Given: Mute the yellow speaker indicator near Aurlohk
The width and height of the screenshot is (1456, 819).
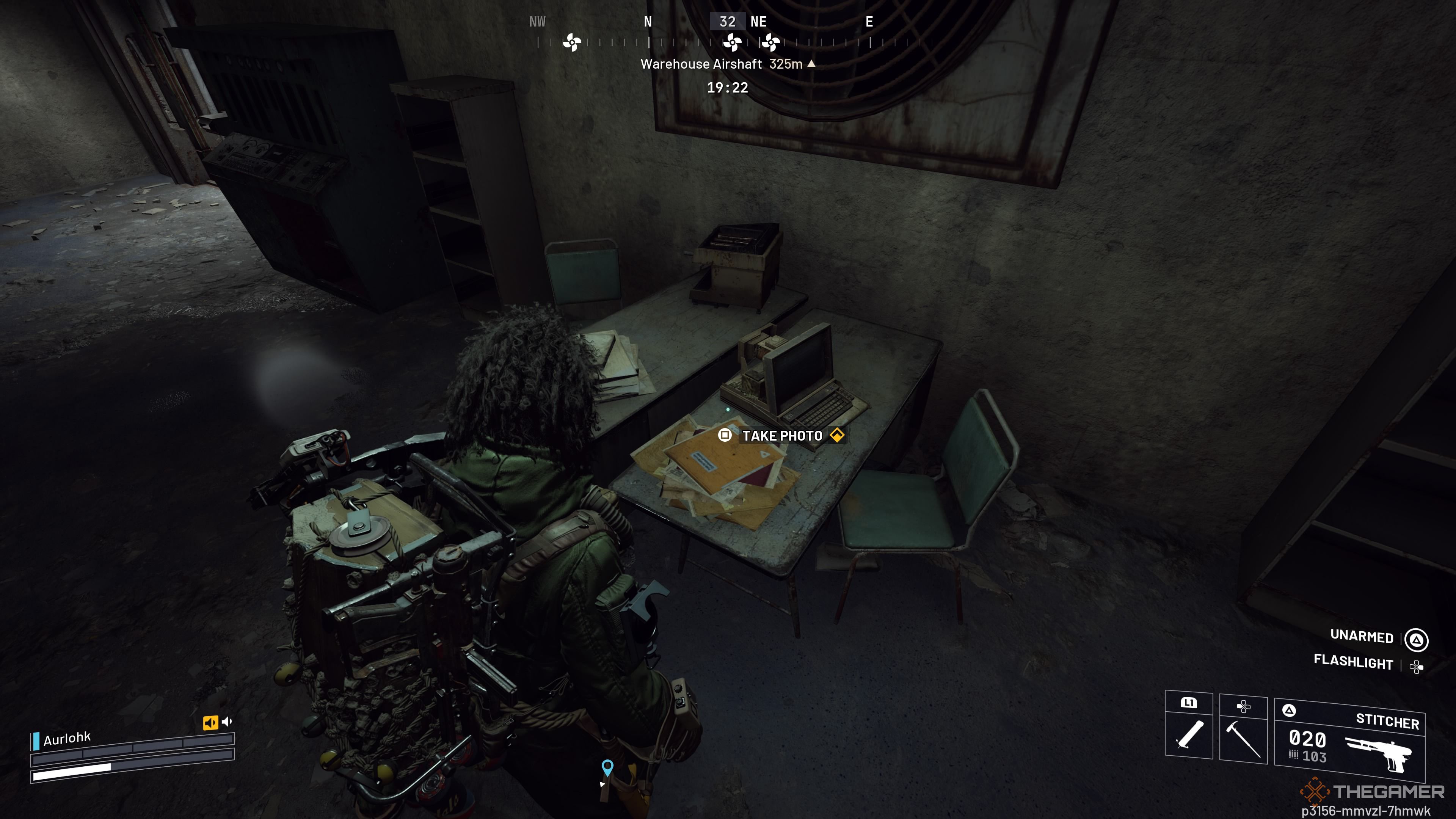Looking at the screenshot, I should click(211, 722).
